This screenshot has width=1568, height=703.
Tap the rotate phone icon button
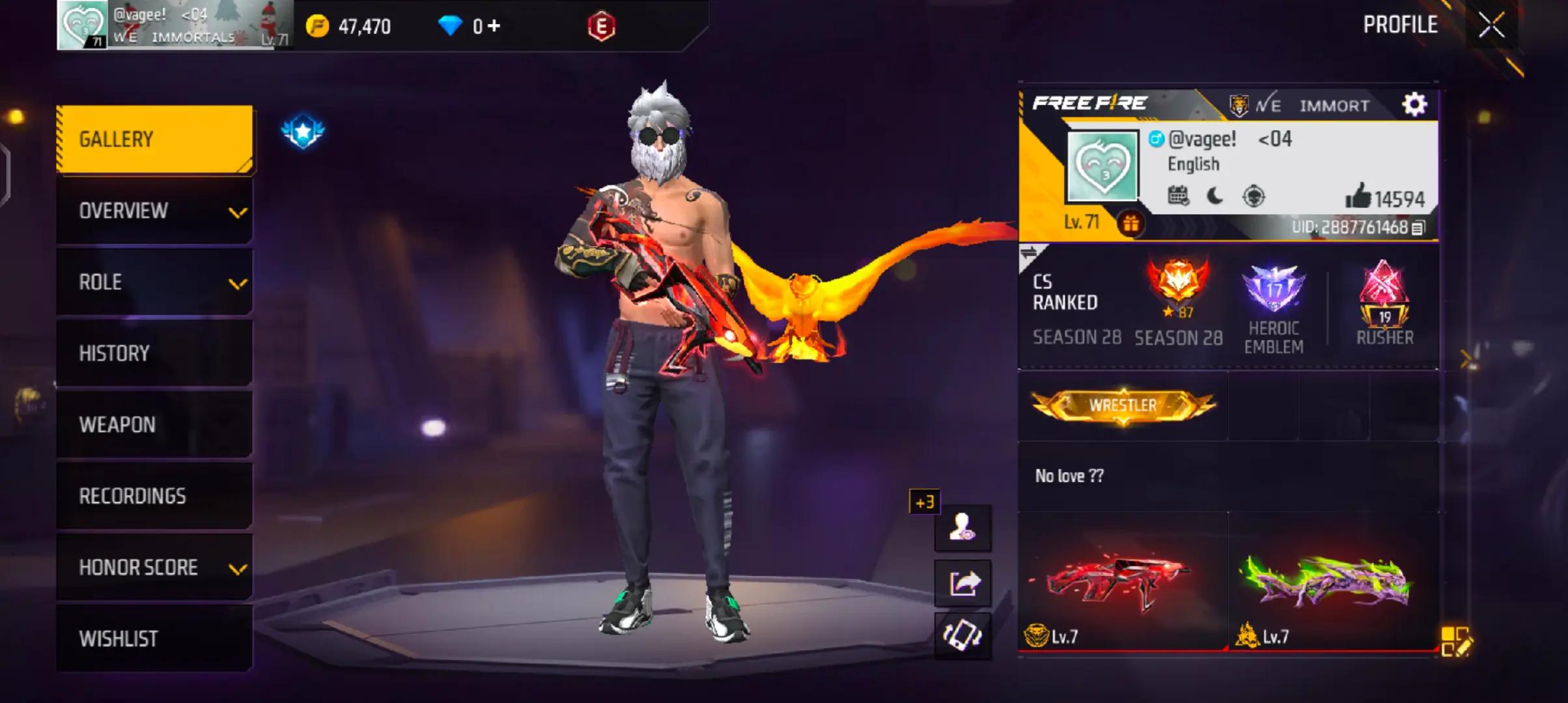coord(963,635)
